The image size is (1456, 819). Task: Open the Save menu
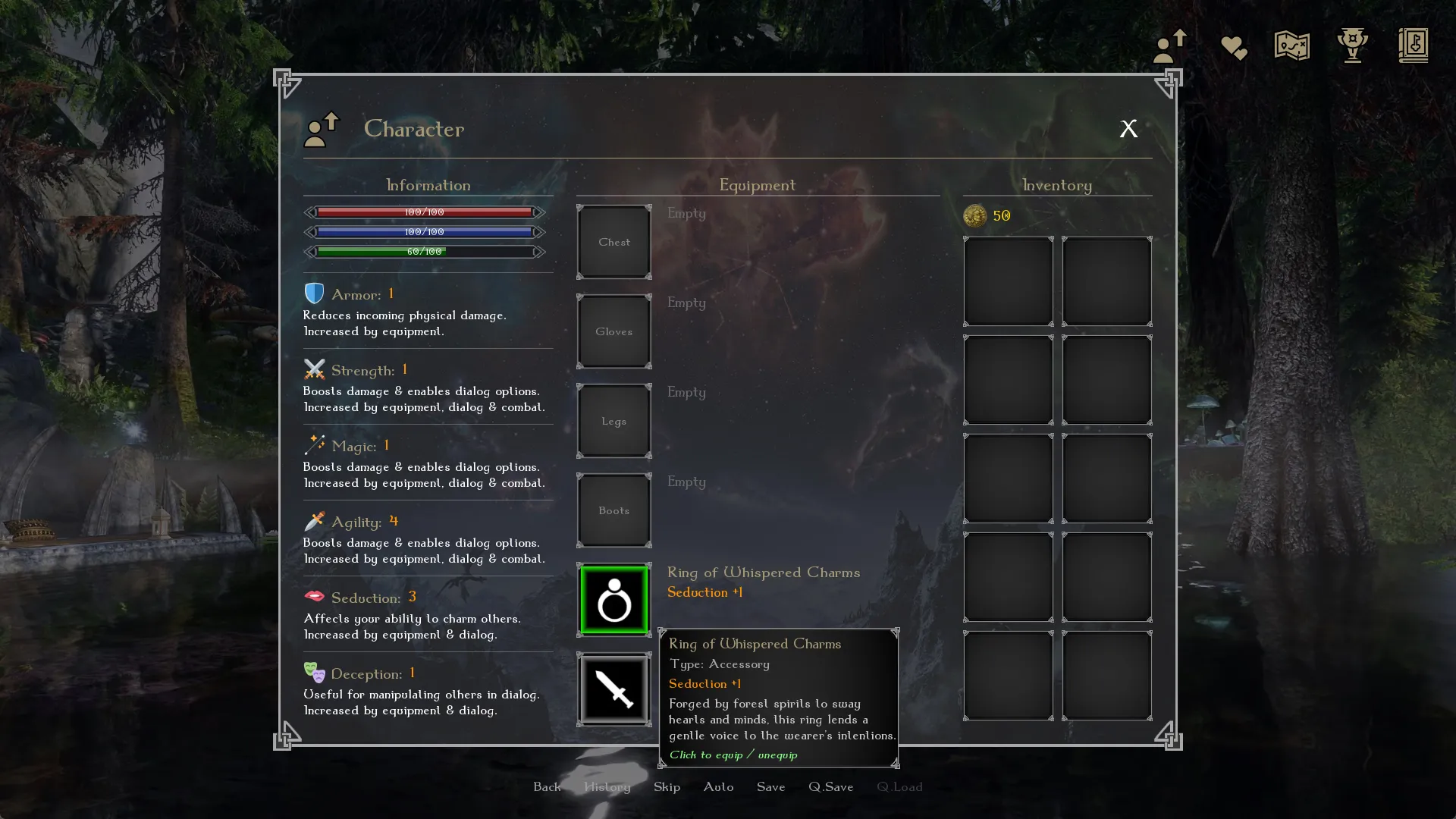tap(770, 787)
